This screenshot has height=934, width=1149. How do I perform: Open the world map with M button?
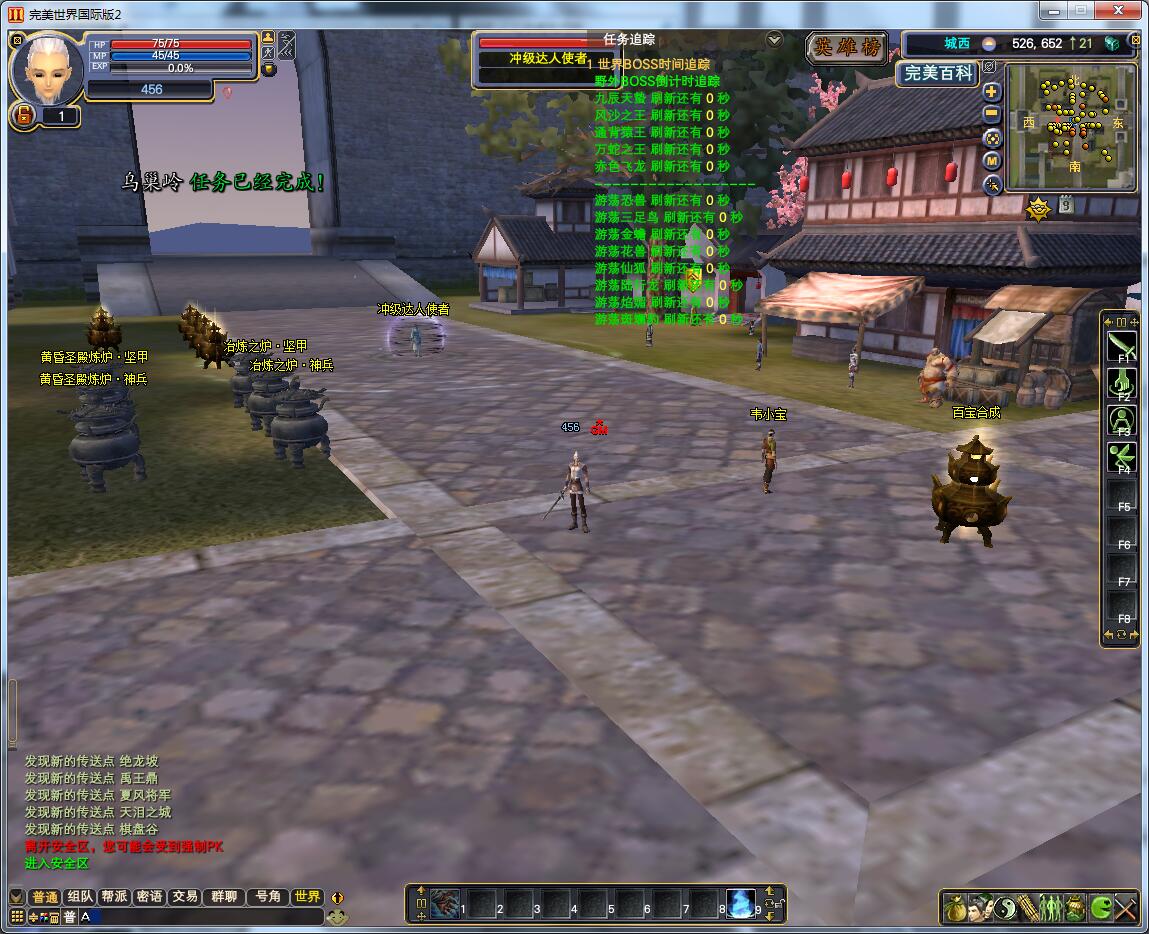tap(992, 161)
